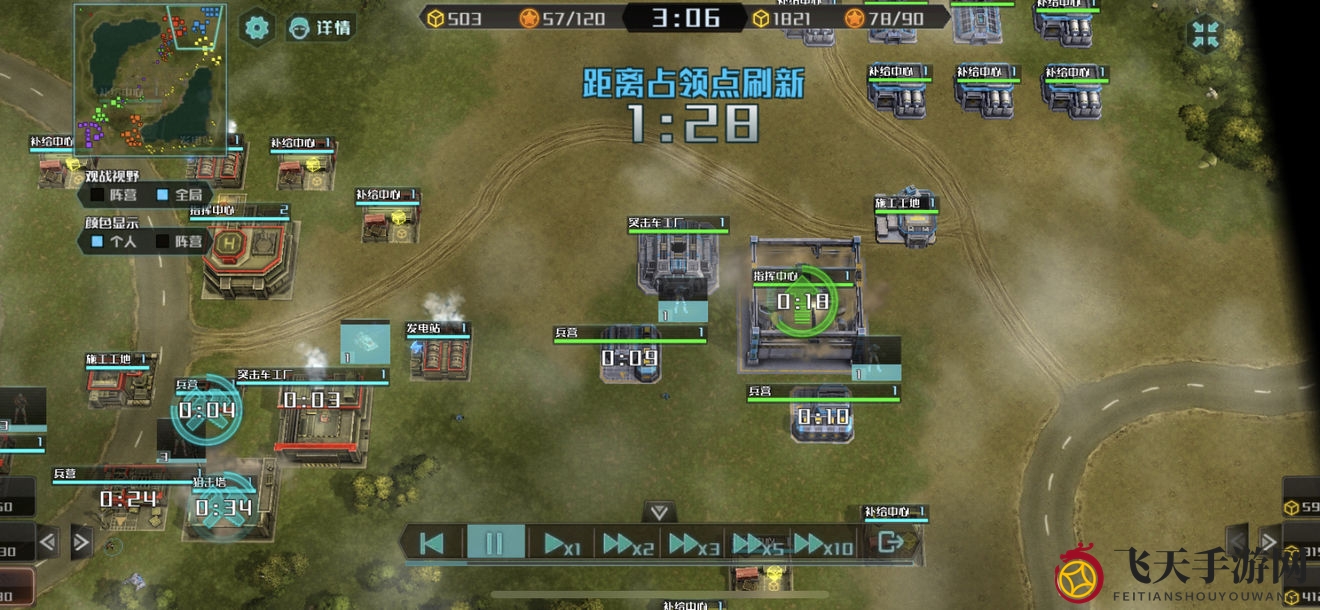Screen dimensions: 1320x610
Task: Click the battlefield minimap
Action: coord(150,80)
